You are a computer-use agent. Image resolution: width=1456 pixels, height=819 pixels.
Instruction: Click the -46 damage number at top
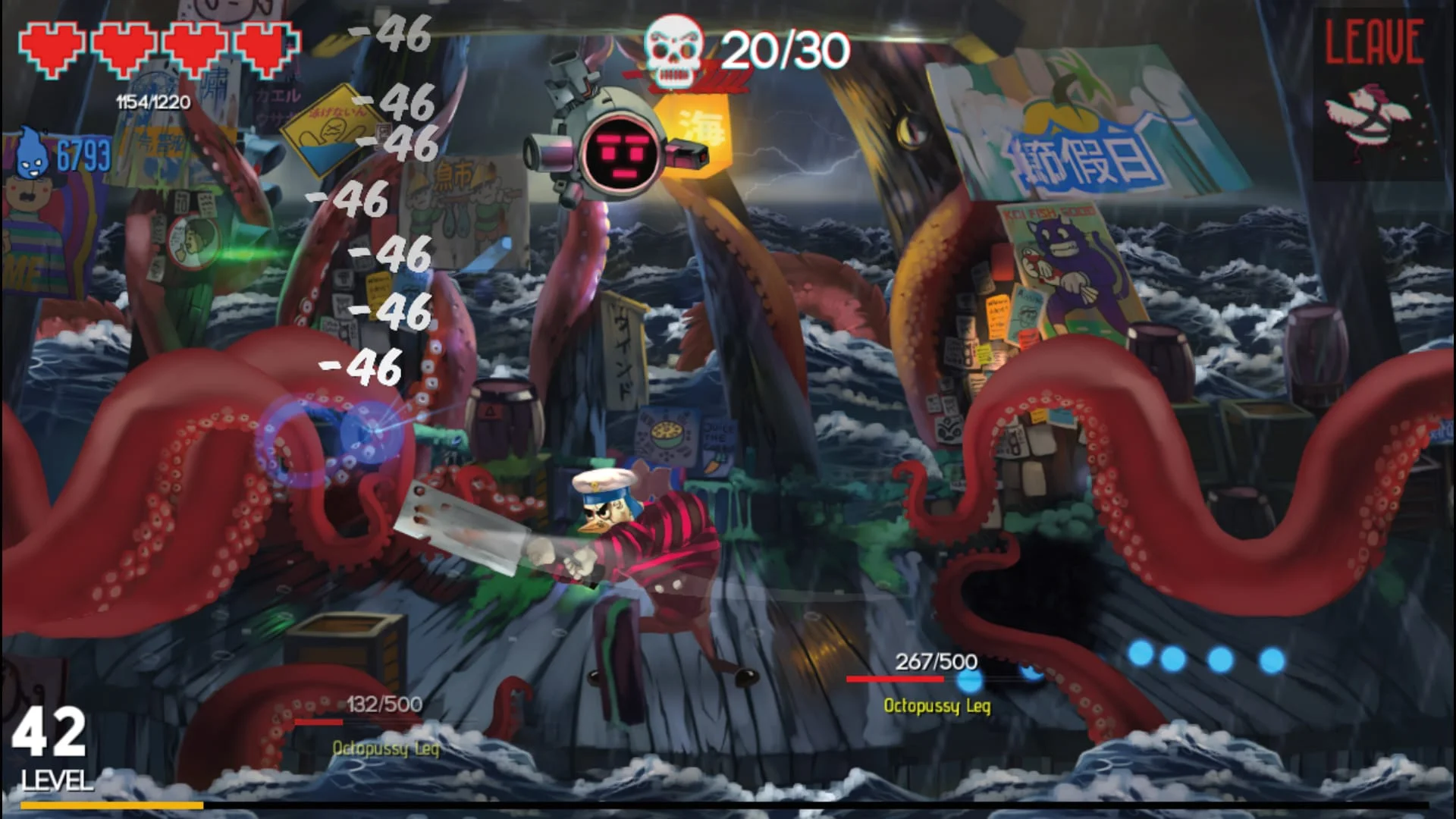(x=391, y=34)
